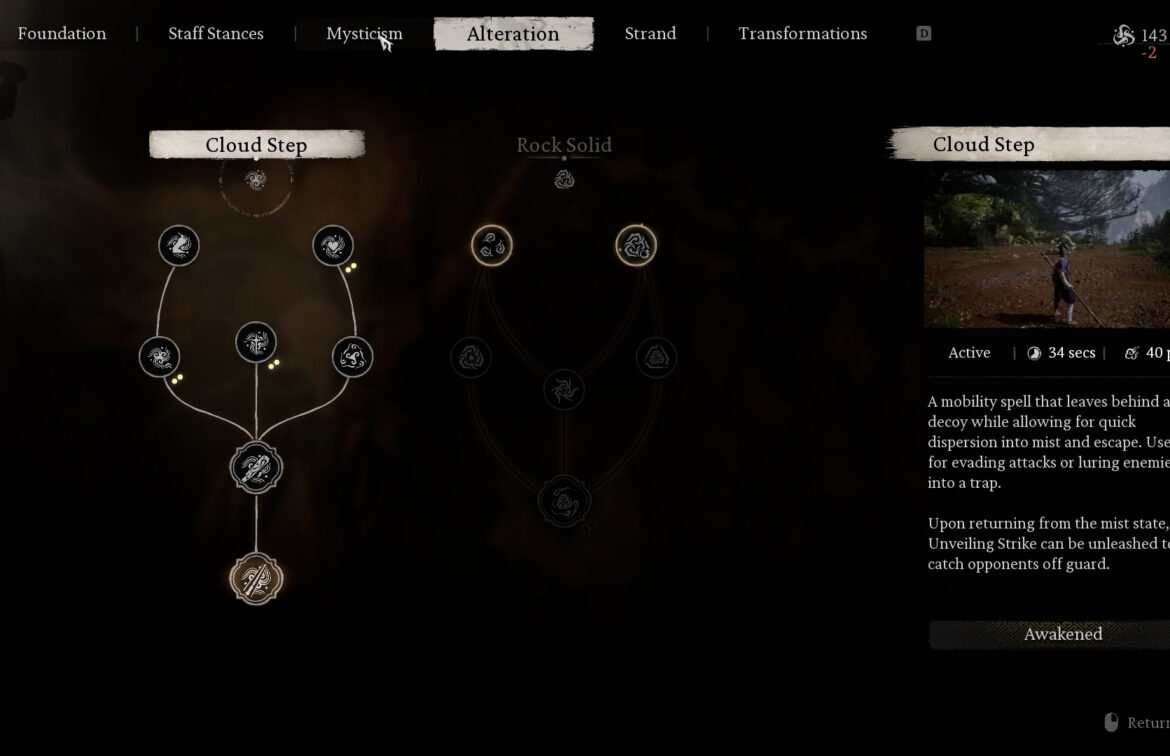Choose the Alteration tab

[513, 33]
